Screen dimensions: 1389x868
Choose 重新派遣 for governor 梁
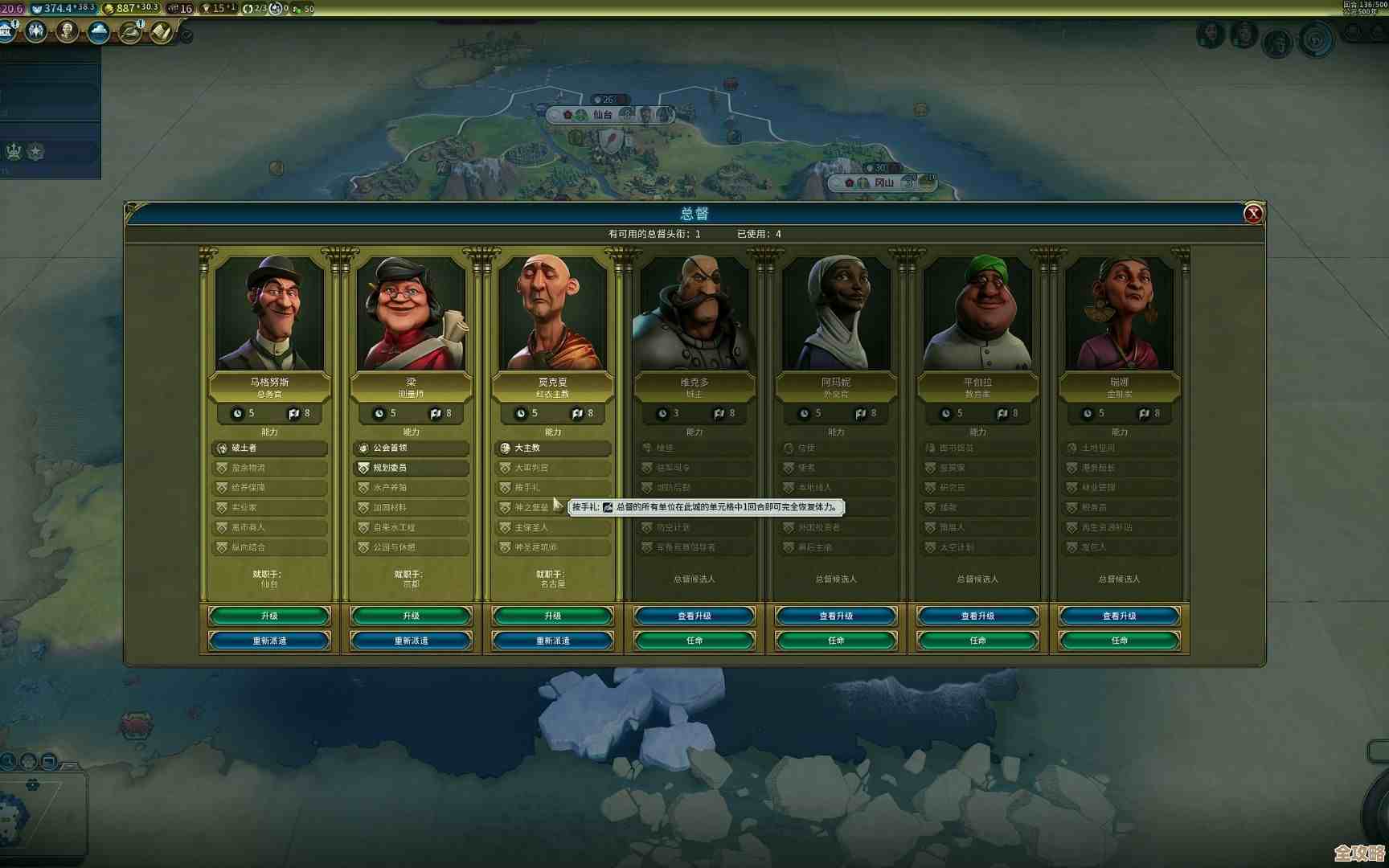(411, 641)
